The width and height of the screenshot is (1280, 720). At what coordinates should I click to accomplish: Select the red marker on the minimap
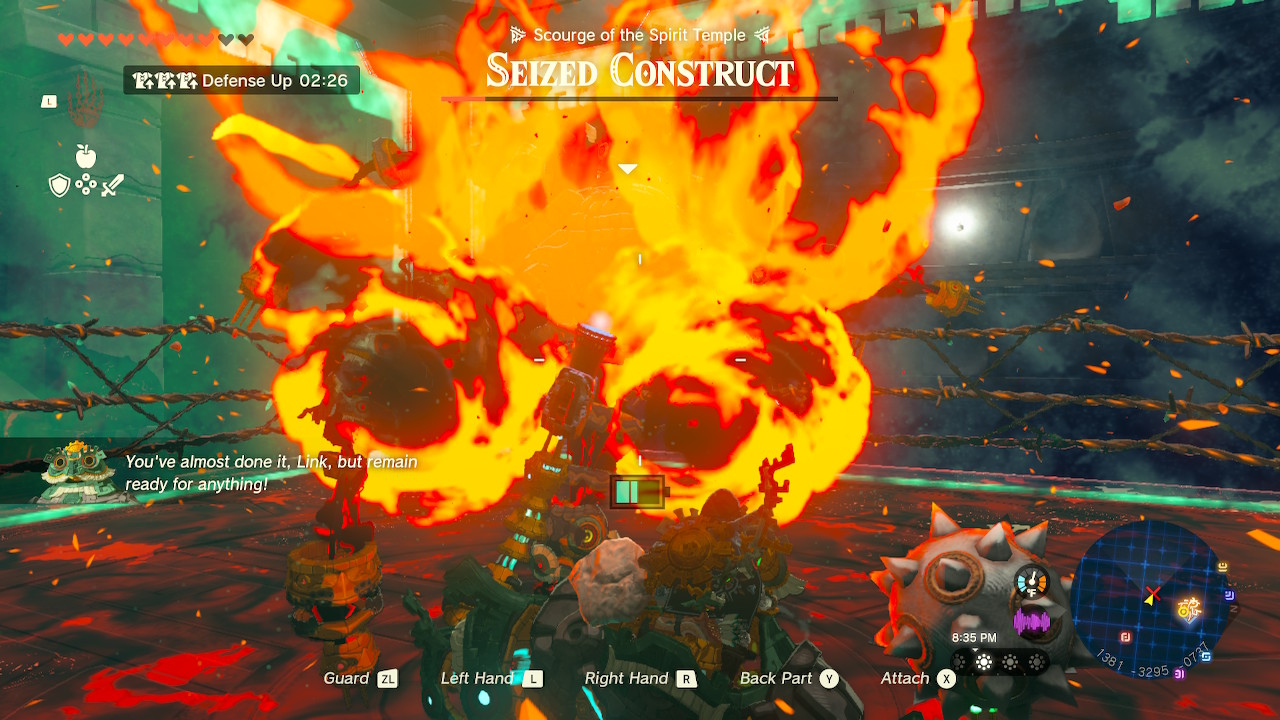pos(1125,636)
